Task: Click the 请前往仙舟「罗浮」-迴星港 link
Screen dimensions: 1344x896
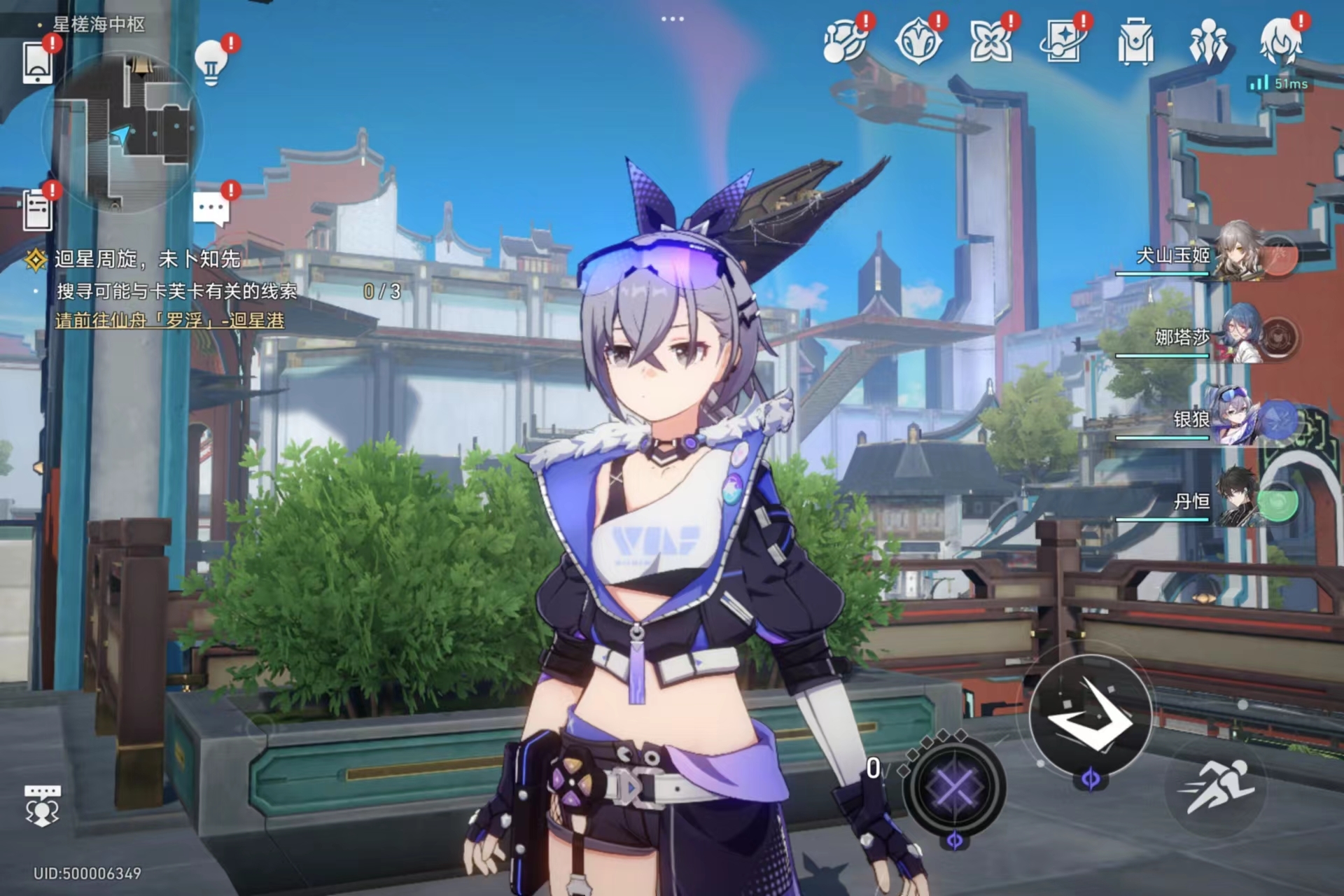Action: tap(170, 321)
